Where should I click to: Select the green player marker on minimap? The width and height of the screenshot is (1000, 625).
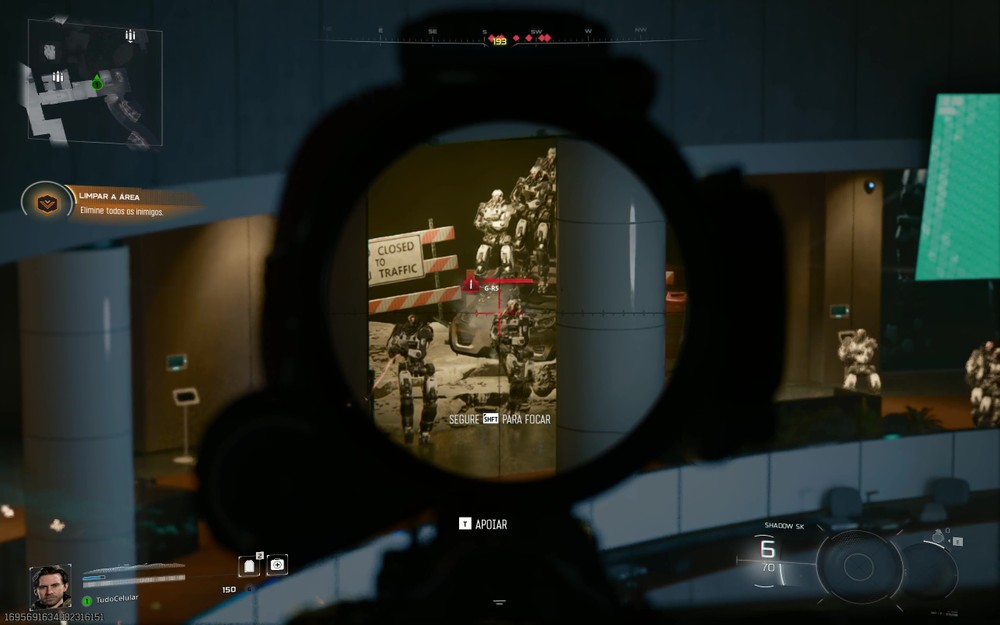[x=97, y=81]
